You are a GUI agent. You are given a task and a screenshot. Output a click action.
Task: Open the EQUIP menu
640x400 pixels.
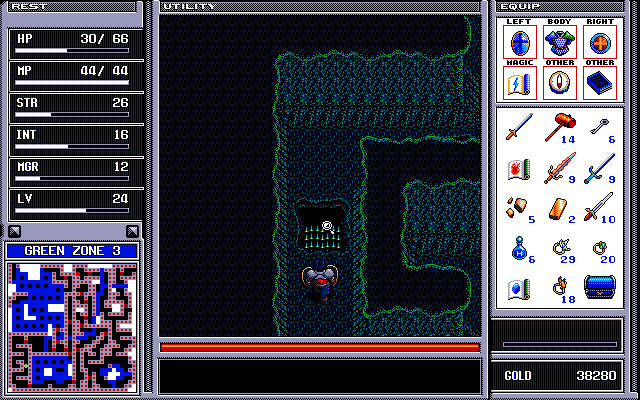pos(527,6)
